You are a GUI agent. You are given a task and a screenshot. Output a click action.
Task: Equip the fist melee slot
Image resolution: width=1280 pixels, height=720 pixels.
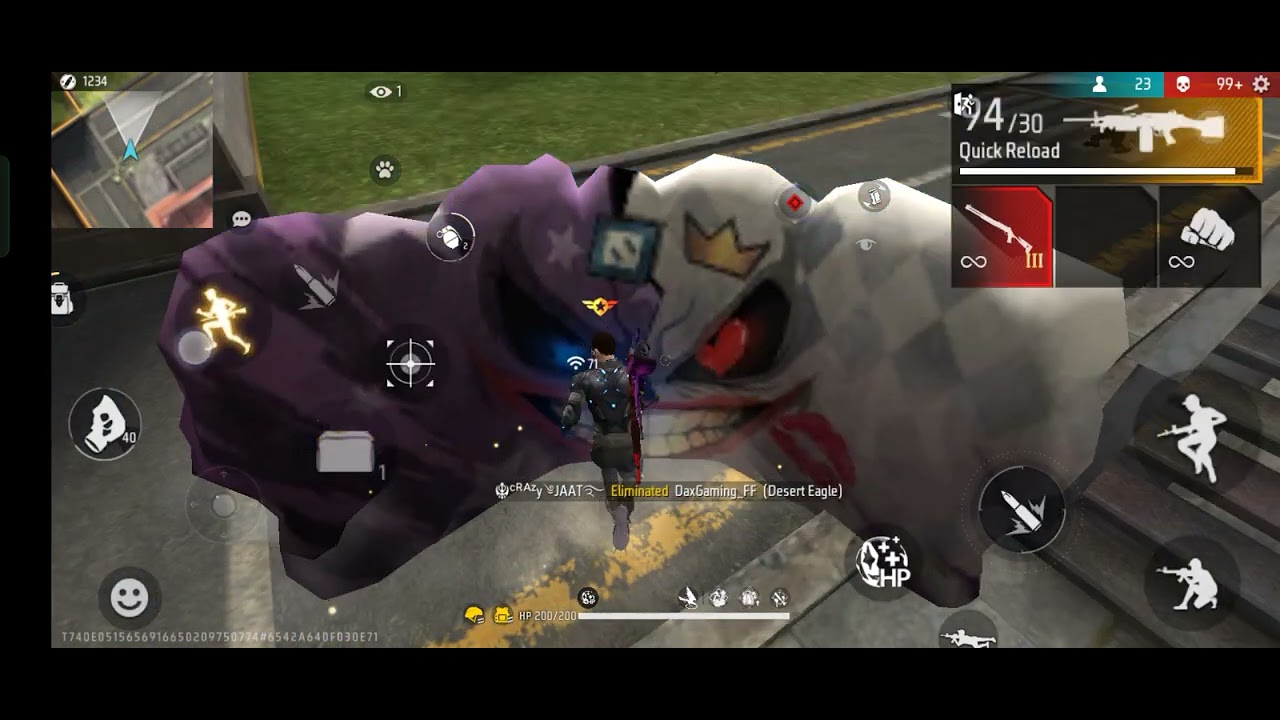pyautogui.click(x=1208, y=239)
